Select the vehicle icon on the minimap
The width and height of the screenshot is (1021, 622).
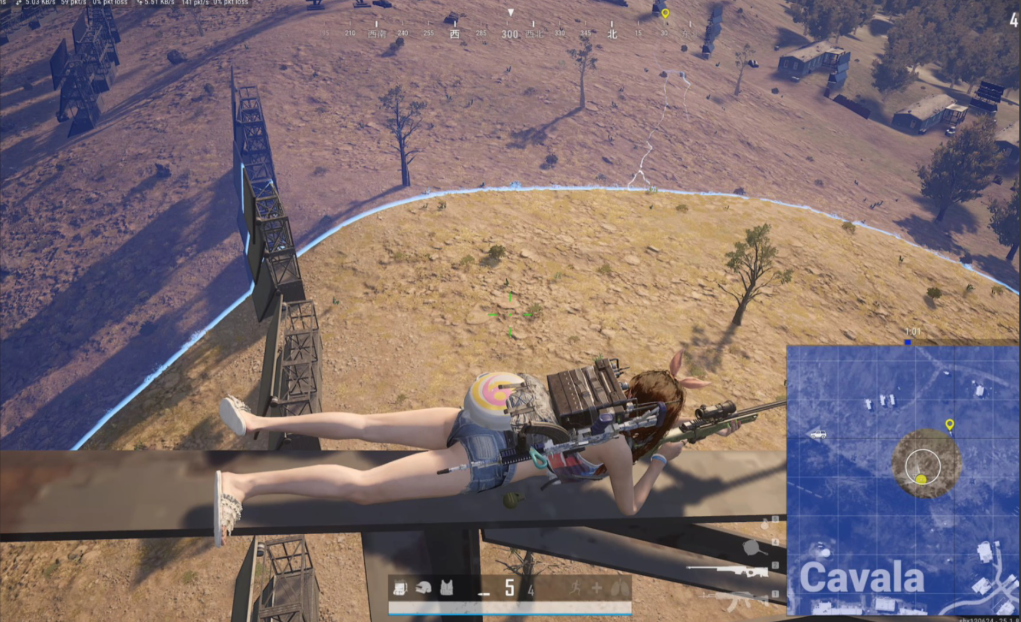pyautogui.click(x=817, y=434)
